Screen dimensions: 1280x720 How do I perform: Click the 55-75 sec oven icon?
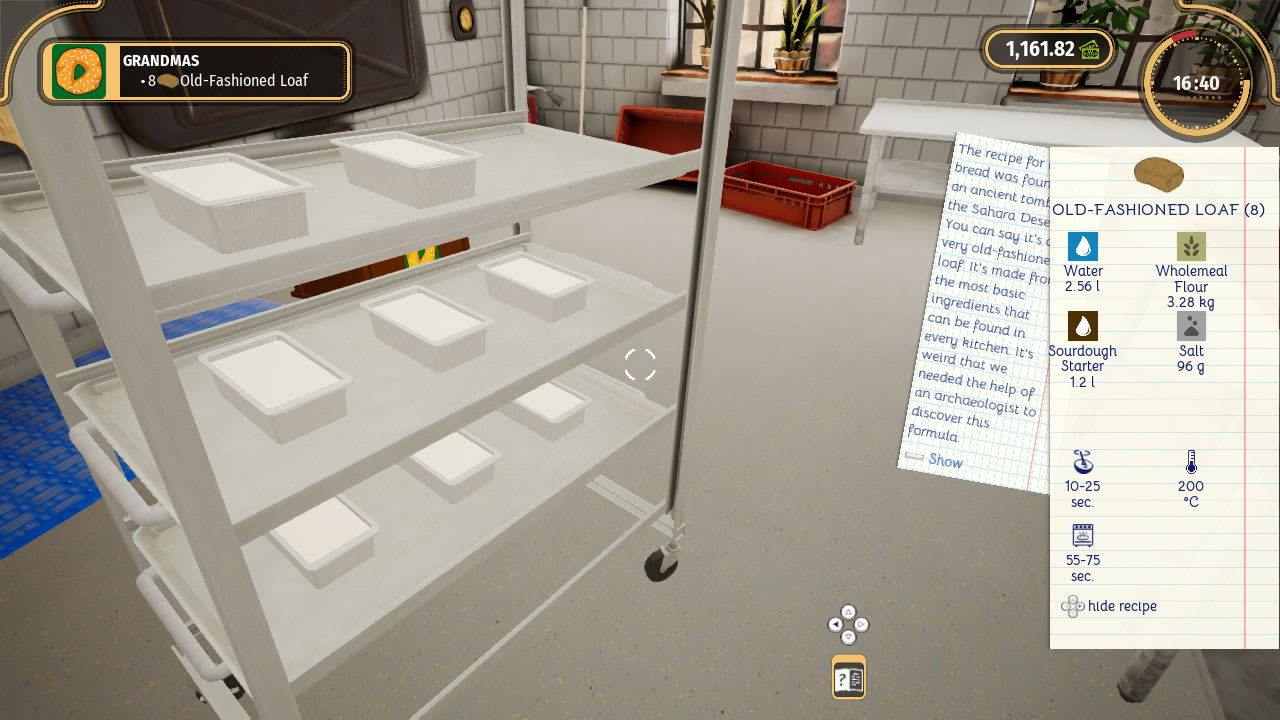[1082, 537]
